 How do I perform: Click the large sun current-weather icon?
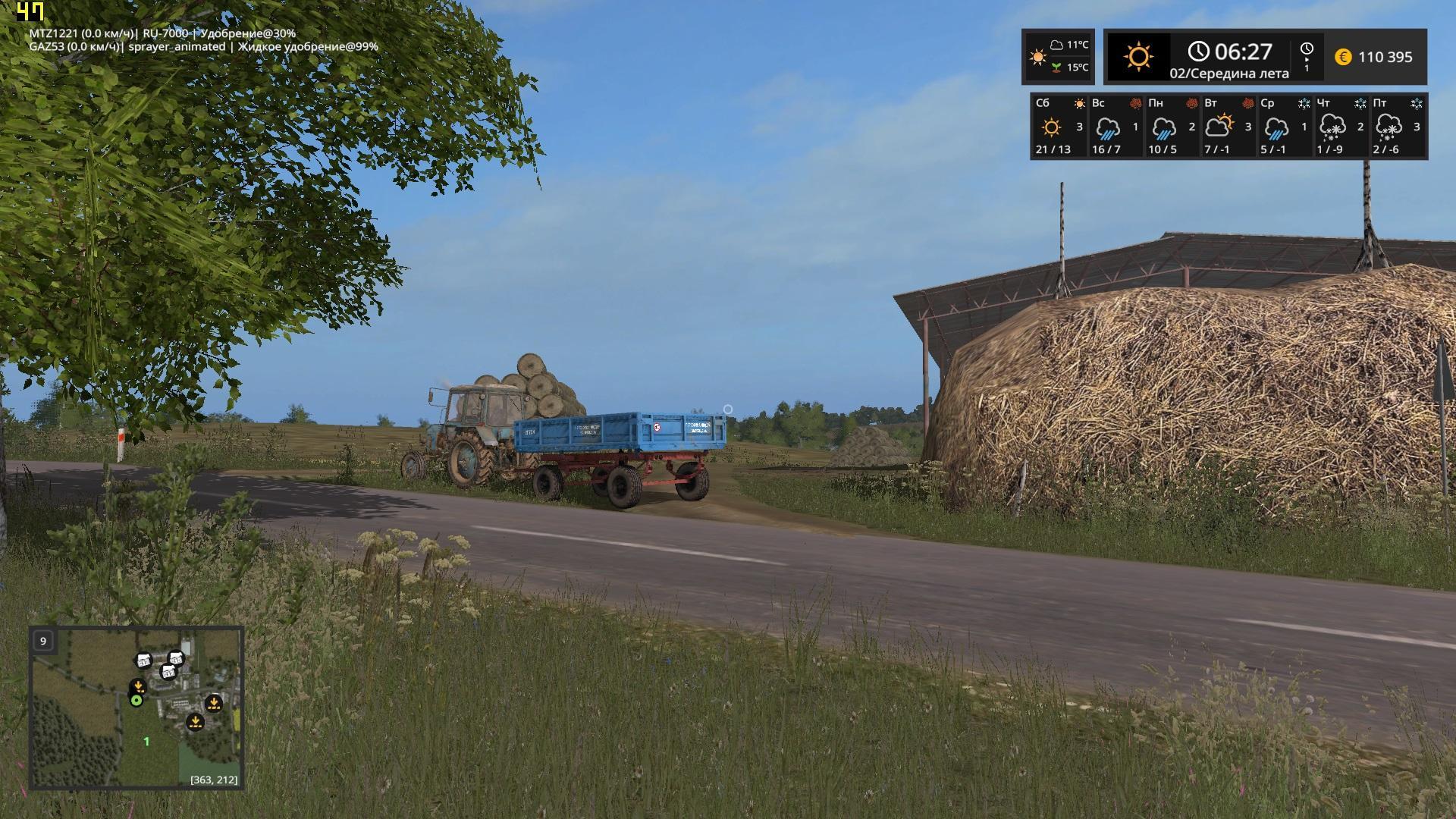pyautogui.click(x=1138, y=57)
